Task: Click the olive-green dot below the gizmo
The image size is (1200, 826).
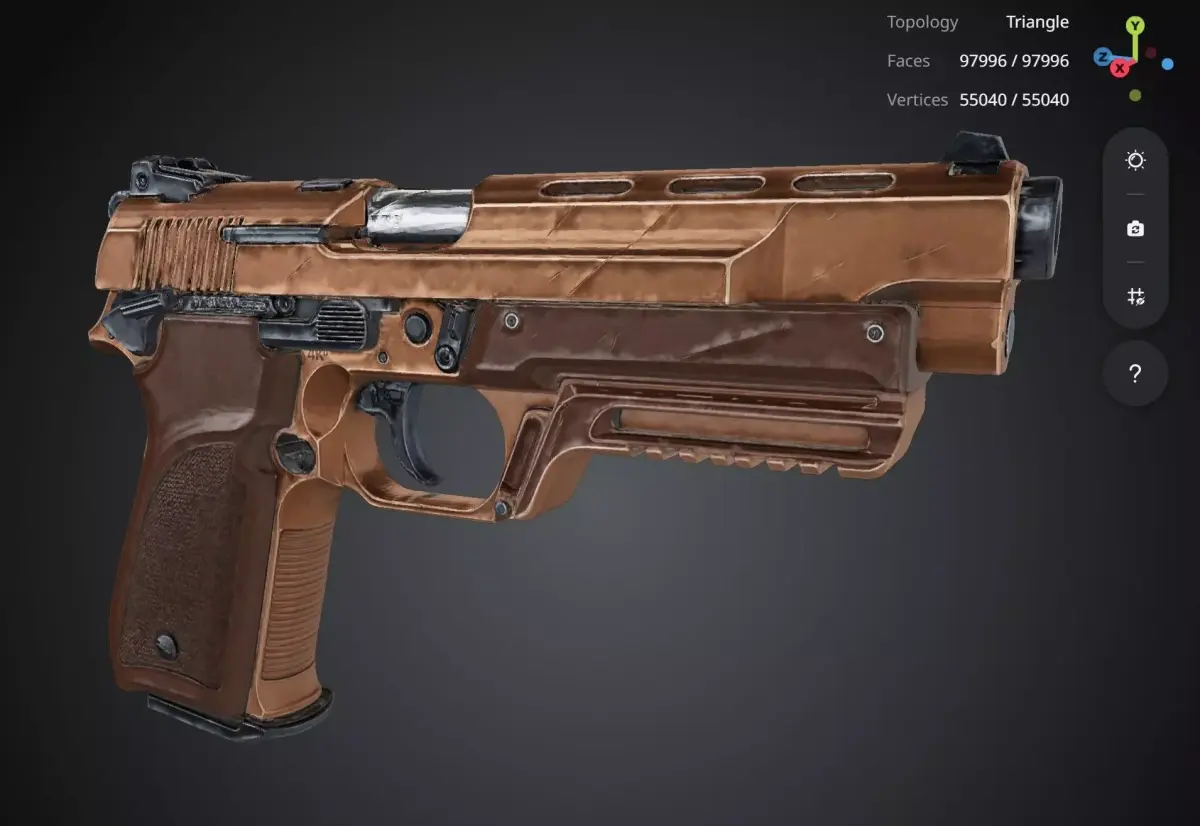Action: tap(1135, 96)
